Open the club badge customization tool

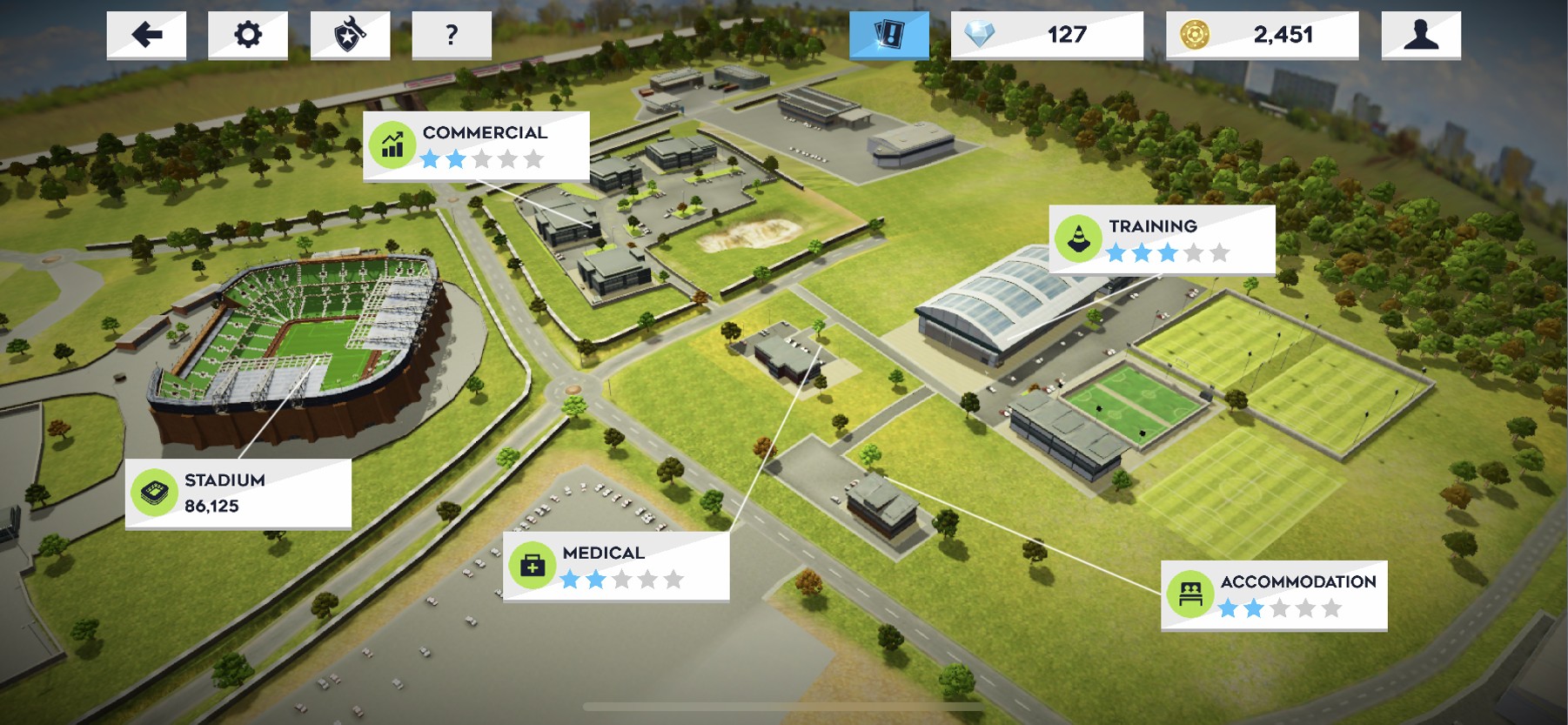(x=350, y=35)
